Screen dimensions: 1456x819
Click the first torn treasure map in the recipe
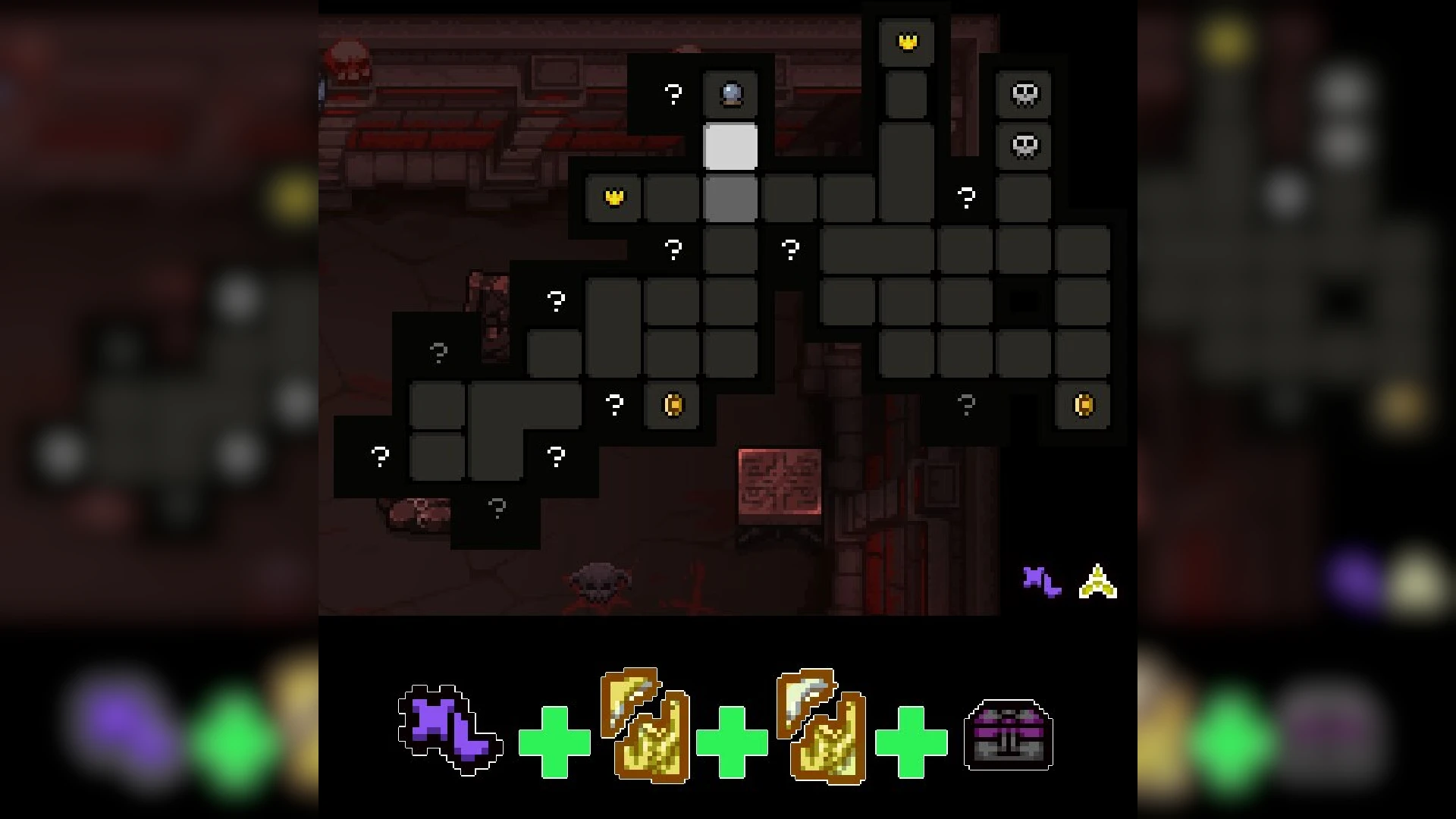click(645, 728)
